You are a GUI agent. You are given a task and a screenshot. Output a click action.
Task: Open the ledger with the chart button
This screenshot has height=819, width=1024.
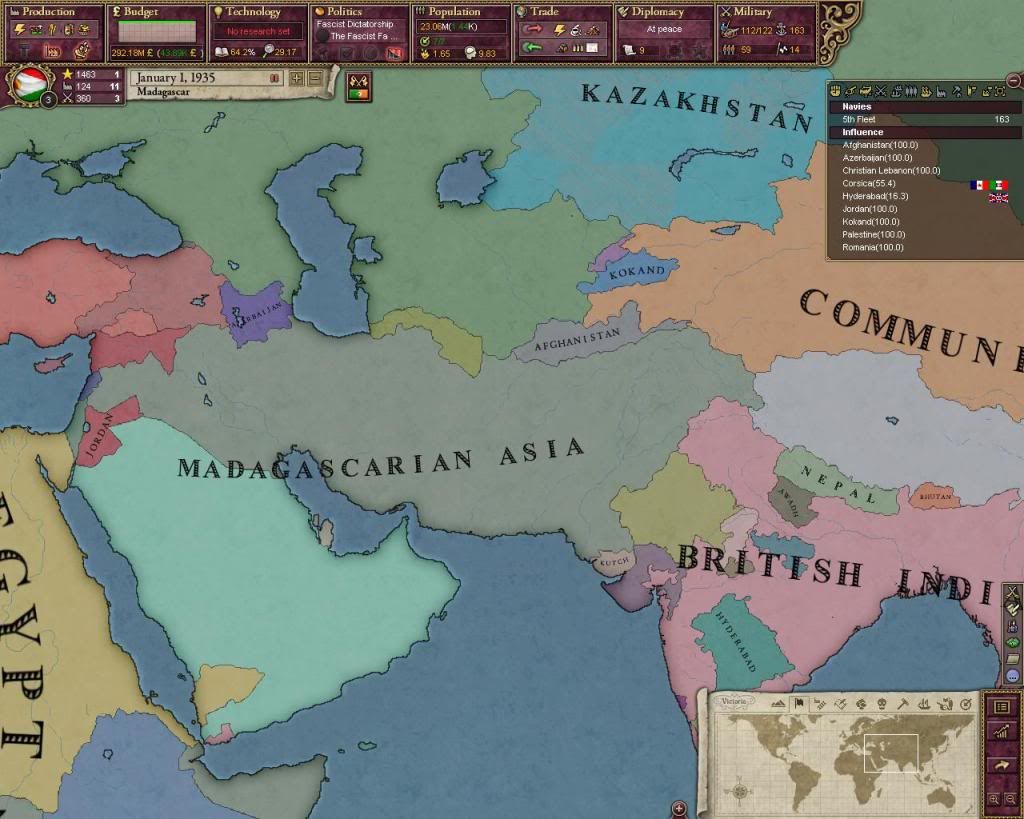click(1001, 733)
